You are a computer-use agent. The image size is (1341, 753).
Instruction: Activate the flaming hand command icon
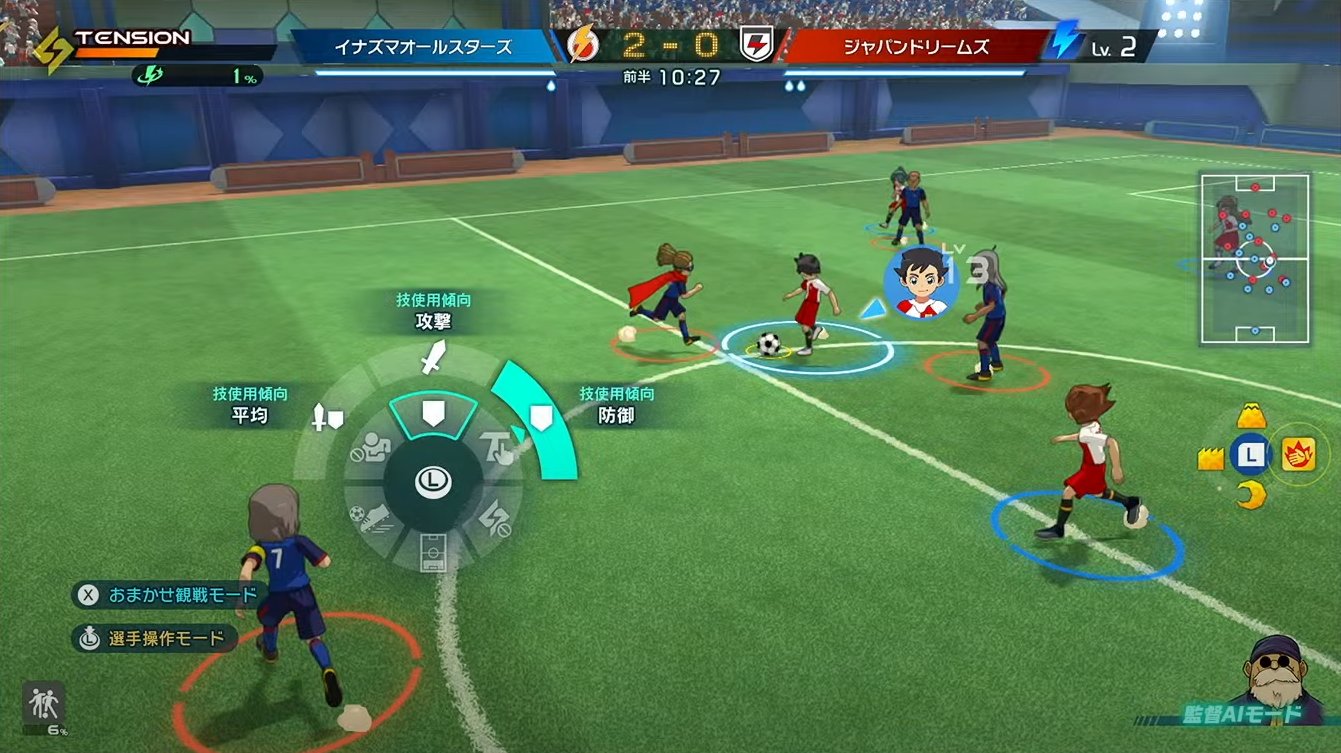(1298, 455)
